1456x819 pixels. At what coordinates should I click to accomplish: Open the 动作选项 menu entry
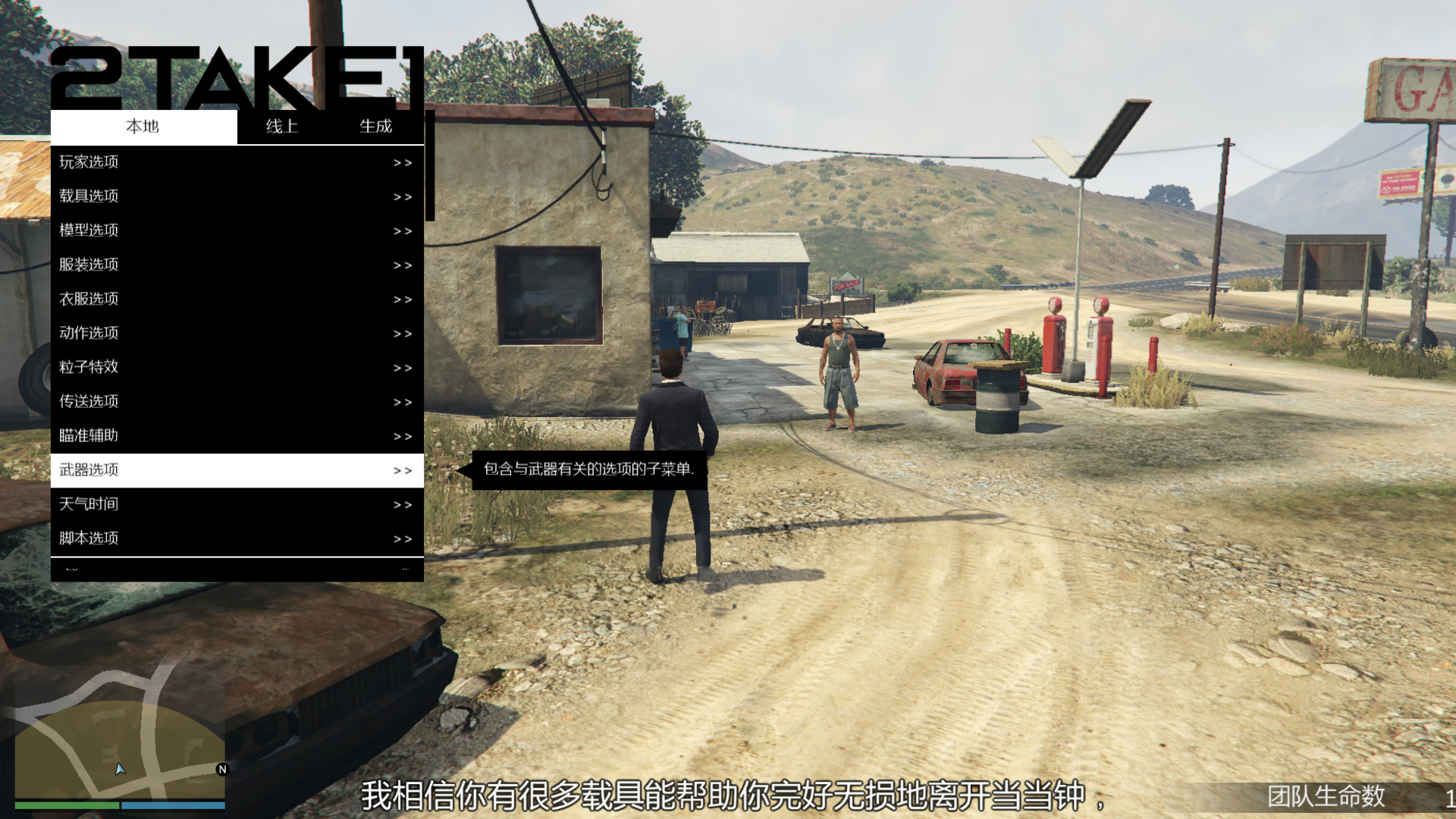[x=152, y=333]
